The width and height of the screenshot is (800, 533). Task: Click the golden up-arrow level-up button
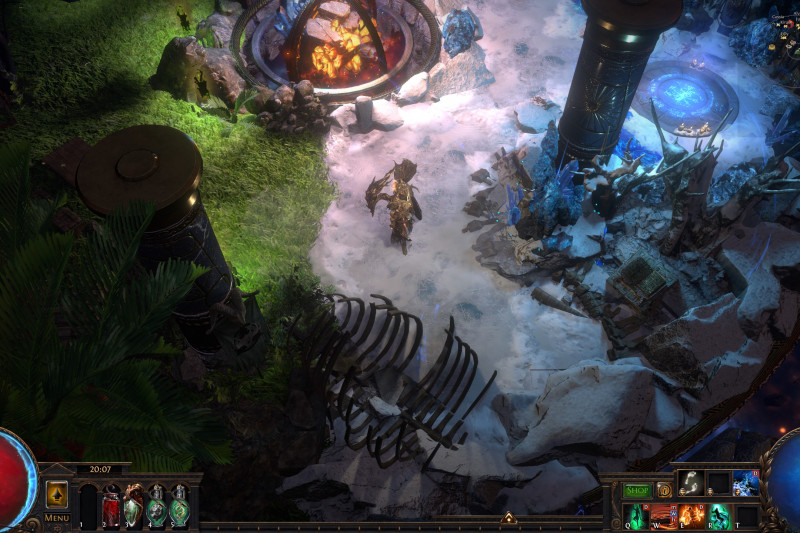(x=57, y=494)
